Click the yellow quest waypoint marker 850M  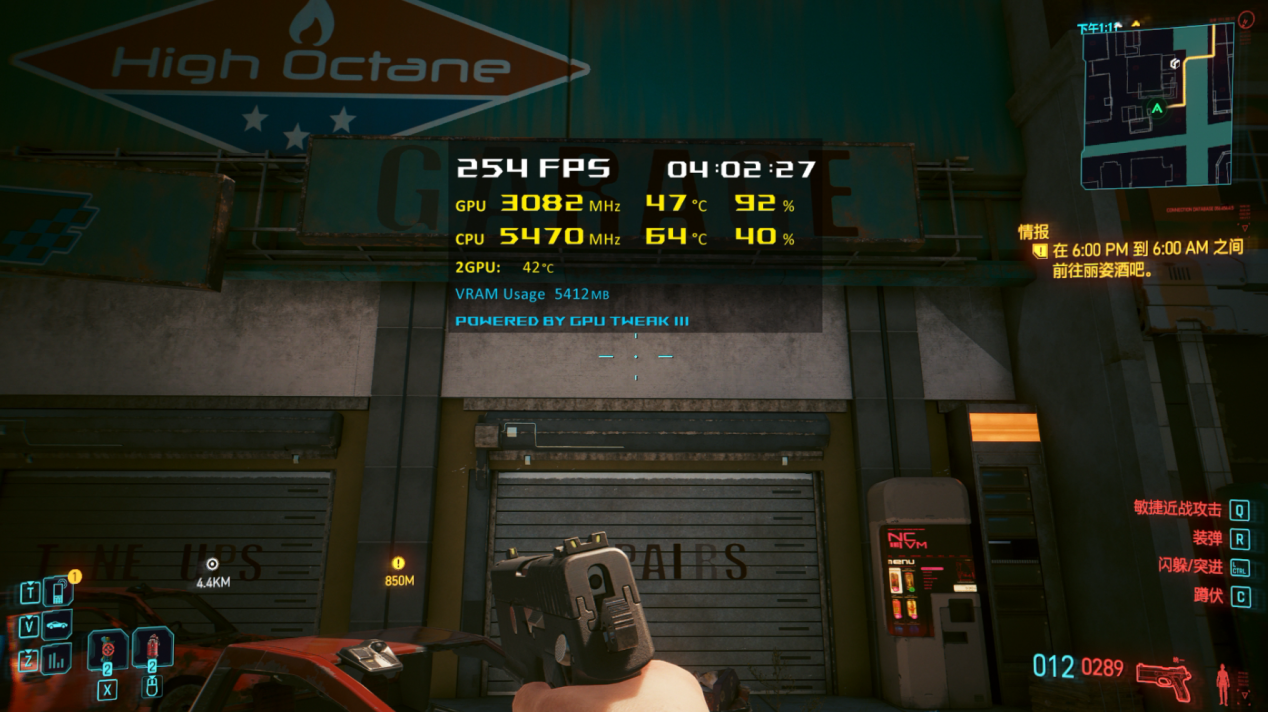point(399,564)
